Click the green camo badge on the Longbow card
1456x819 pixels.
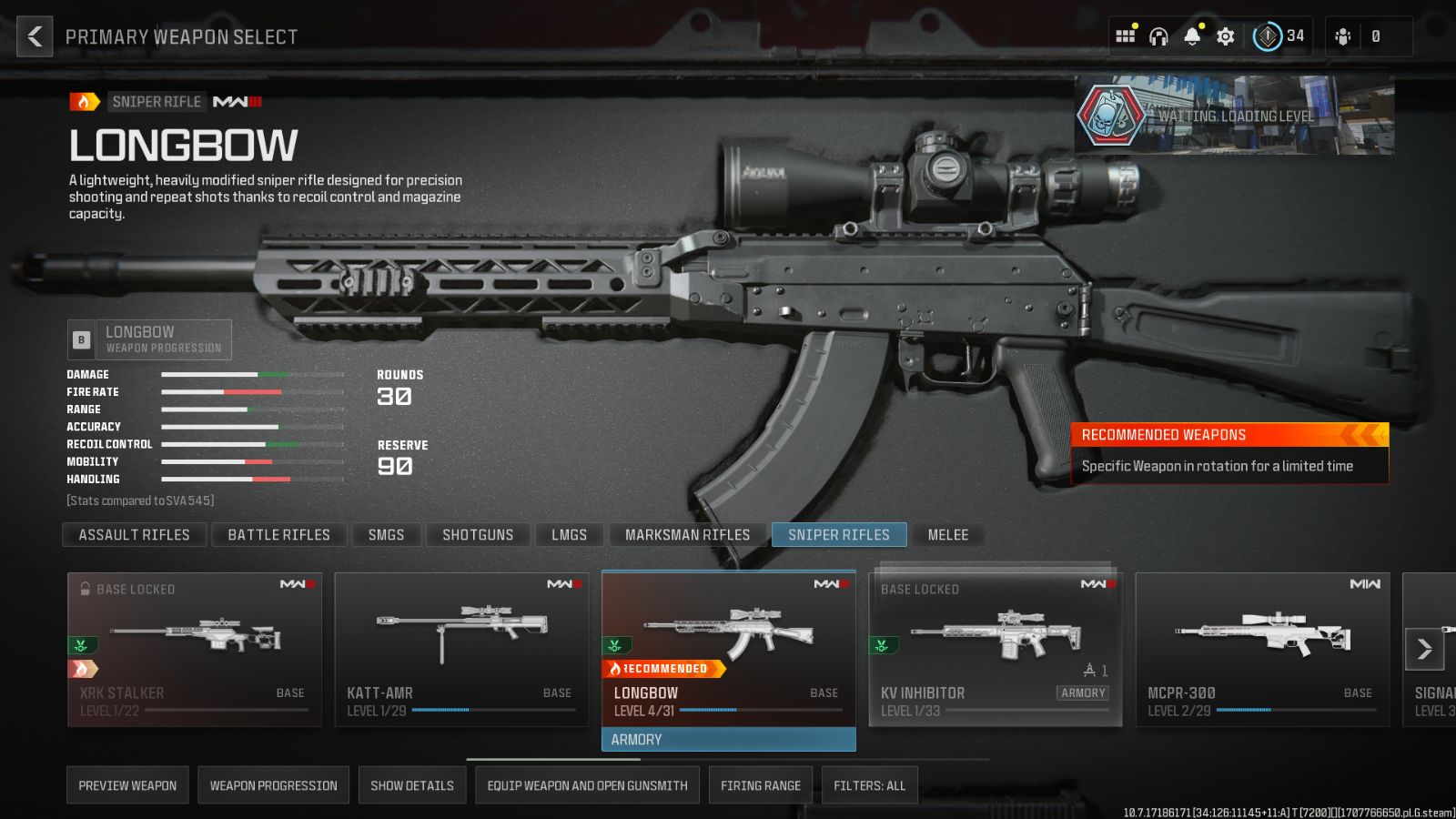[x=617, y=646]
